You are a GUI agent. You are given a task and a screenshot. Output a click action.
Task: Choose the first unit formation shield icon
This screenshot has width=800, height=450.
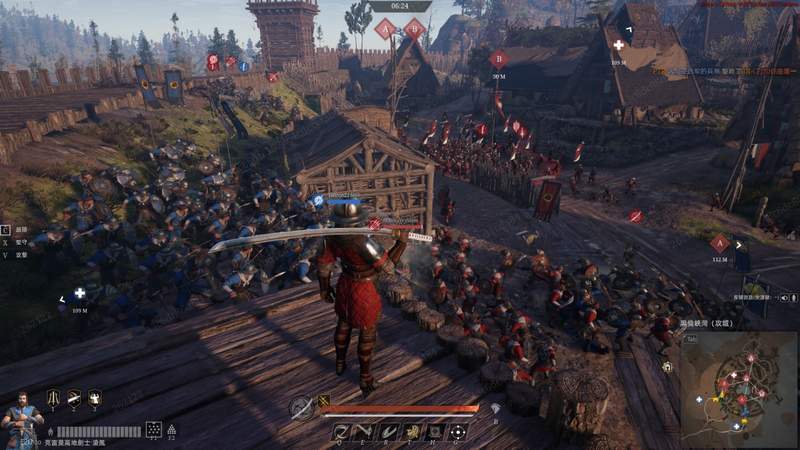[53, 398]
